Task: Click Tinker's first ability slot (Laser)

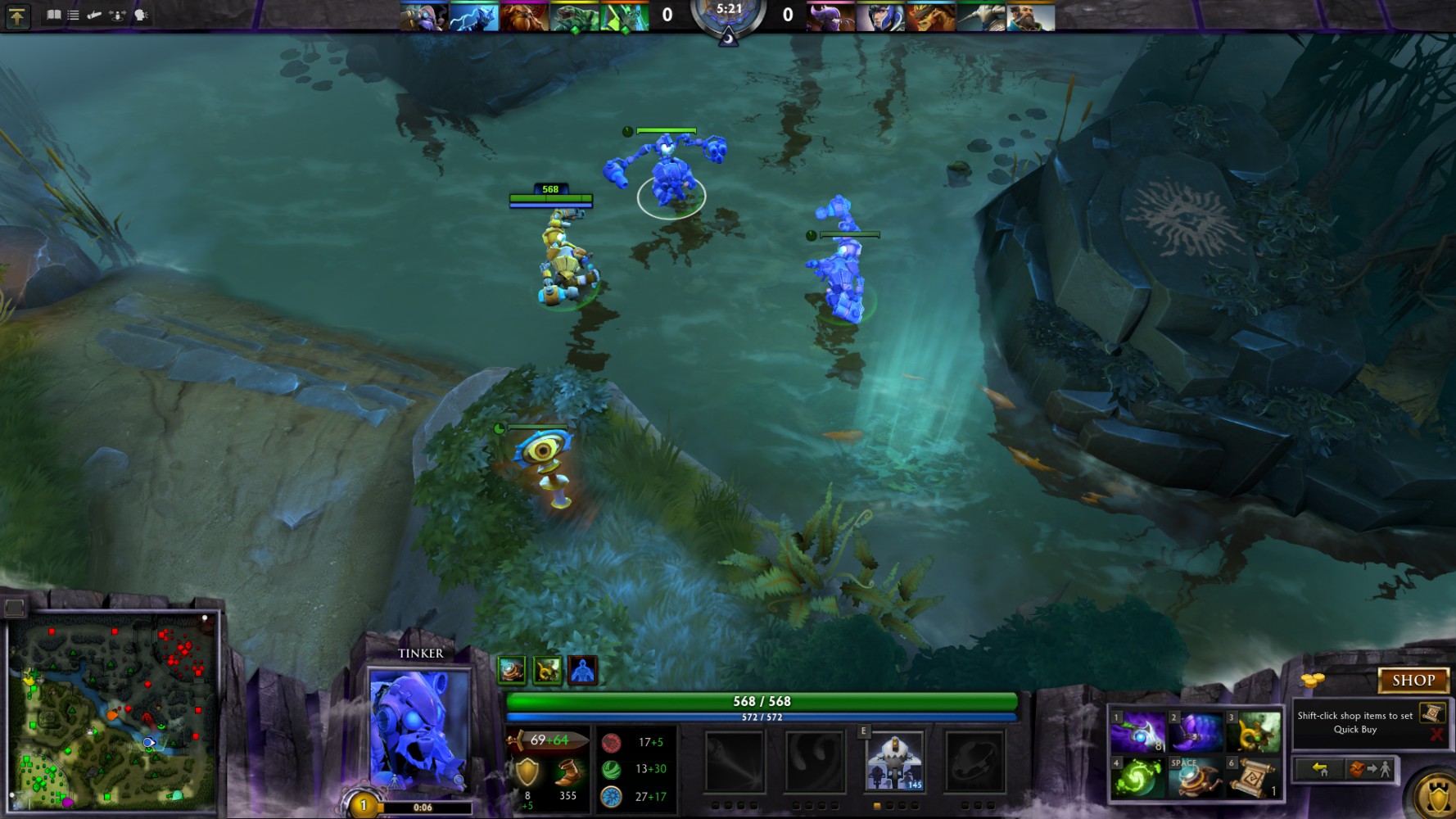Action: (x=735, y=762)
